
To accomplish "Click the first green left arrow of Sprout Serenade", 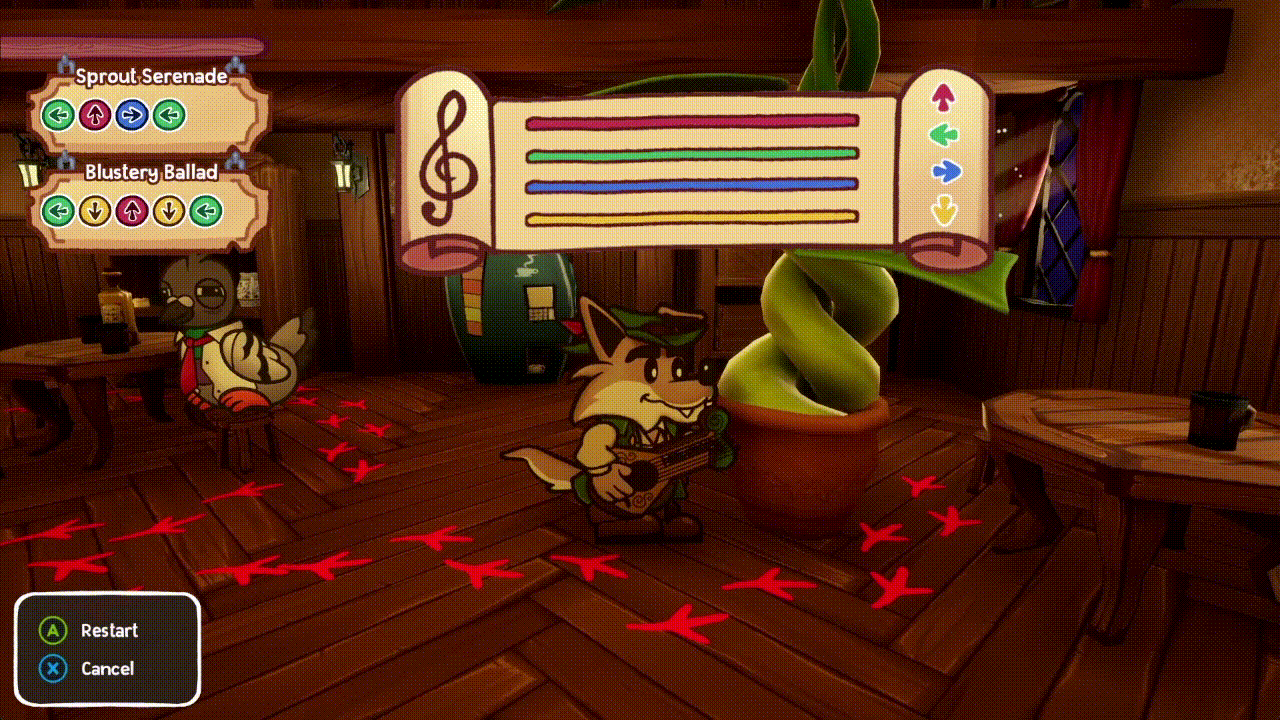I will [x=59, y=115].
